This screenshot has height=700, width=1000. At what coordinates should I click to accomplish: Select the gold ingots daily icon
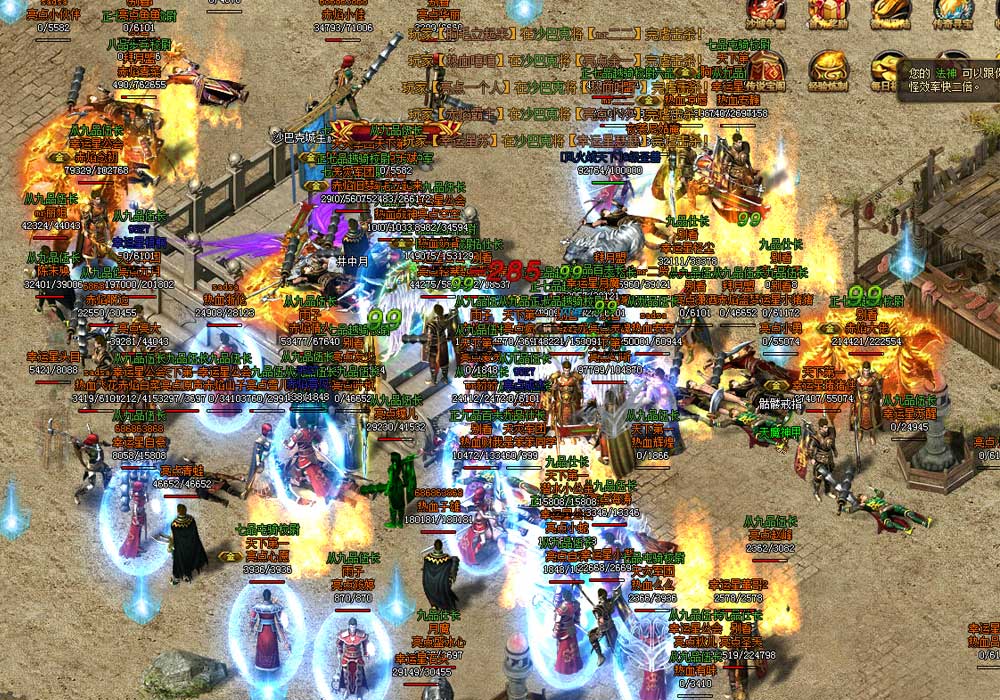[887, 70]
